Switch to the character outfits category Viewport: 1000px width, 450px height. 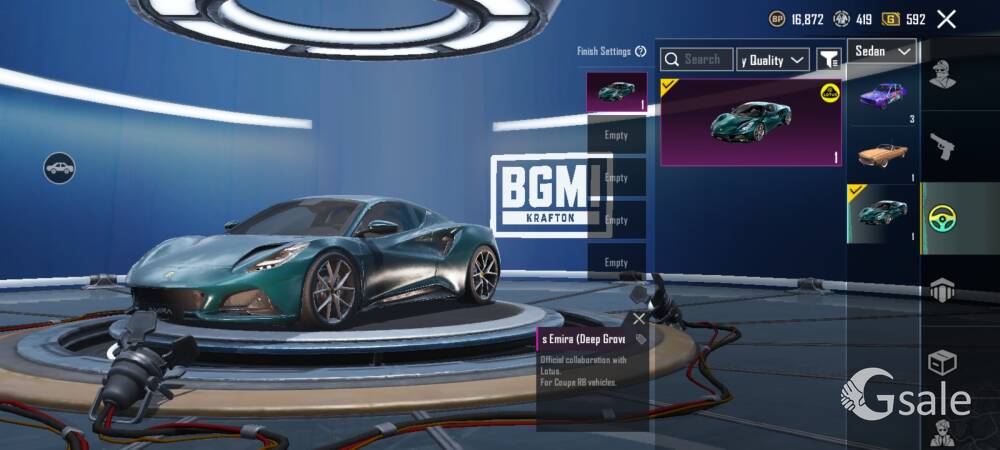click(942, 74)
